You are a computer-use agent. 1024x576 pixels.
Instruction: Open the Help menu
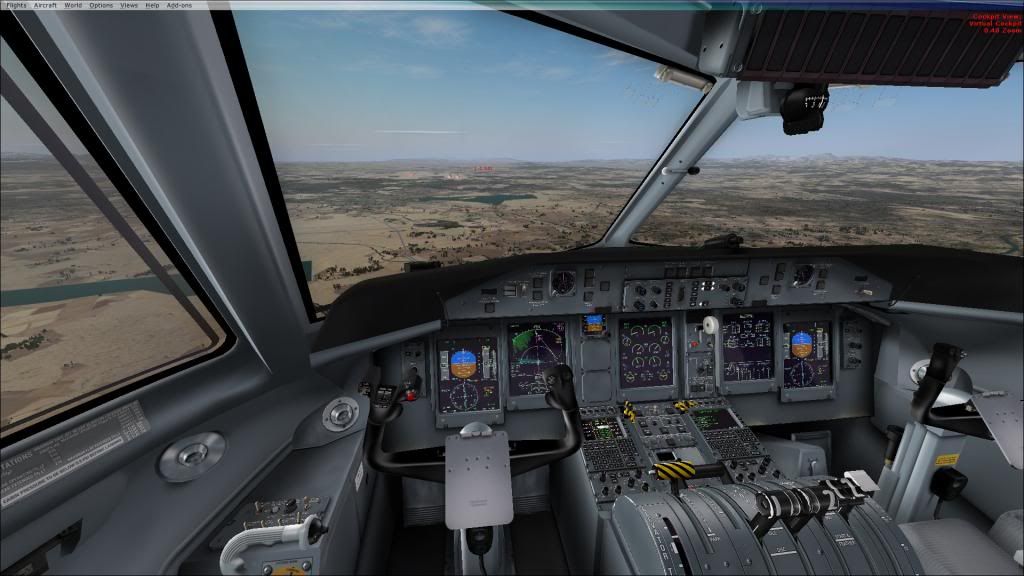(x=152, y=5)
